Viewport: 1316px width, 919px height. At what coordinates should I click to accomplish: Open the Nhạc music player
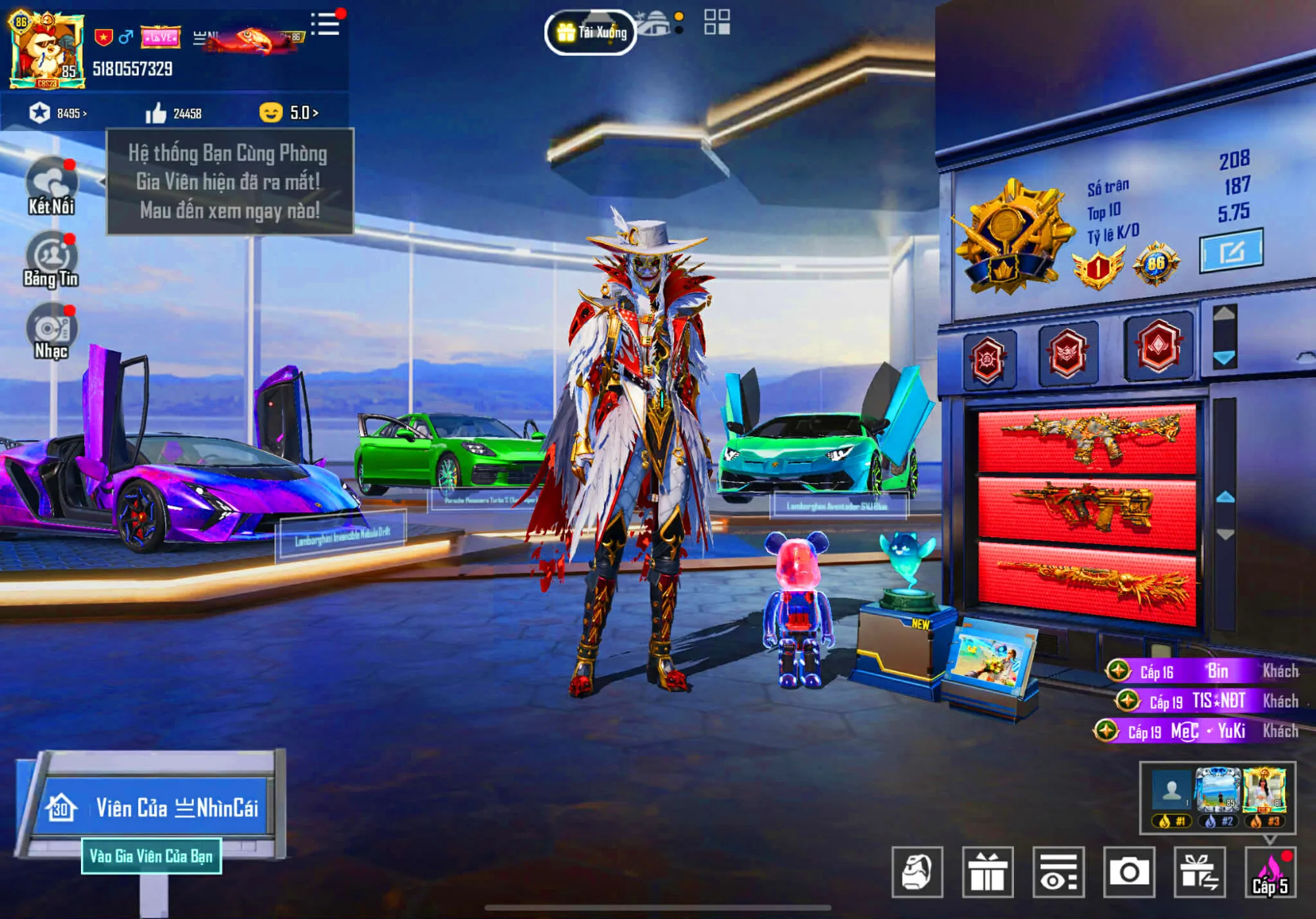[51, 332]
